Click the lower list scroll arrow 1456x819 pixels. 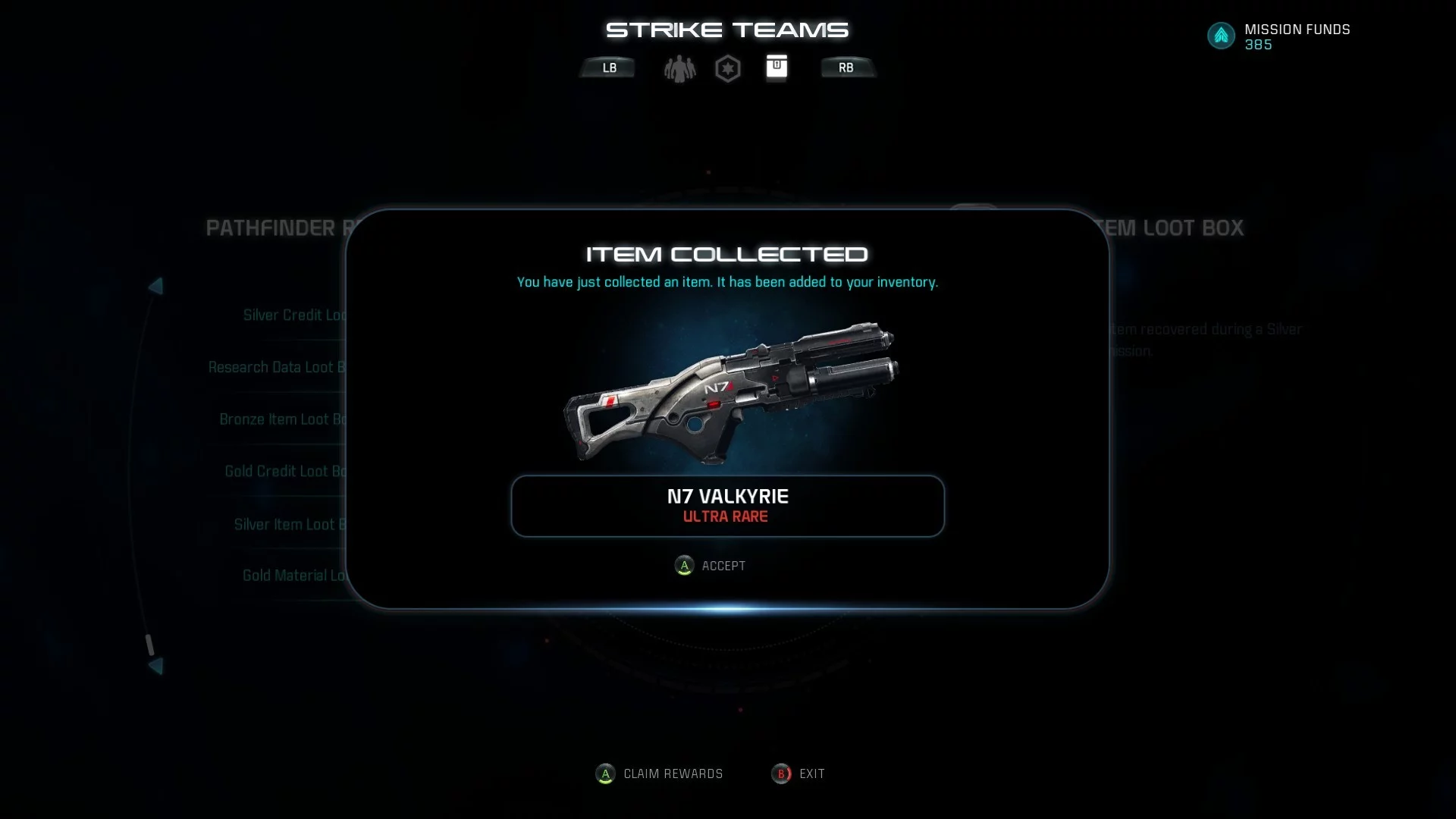point(156,667)
